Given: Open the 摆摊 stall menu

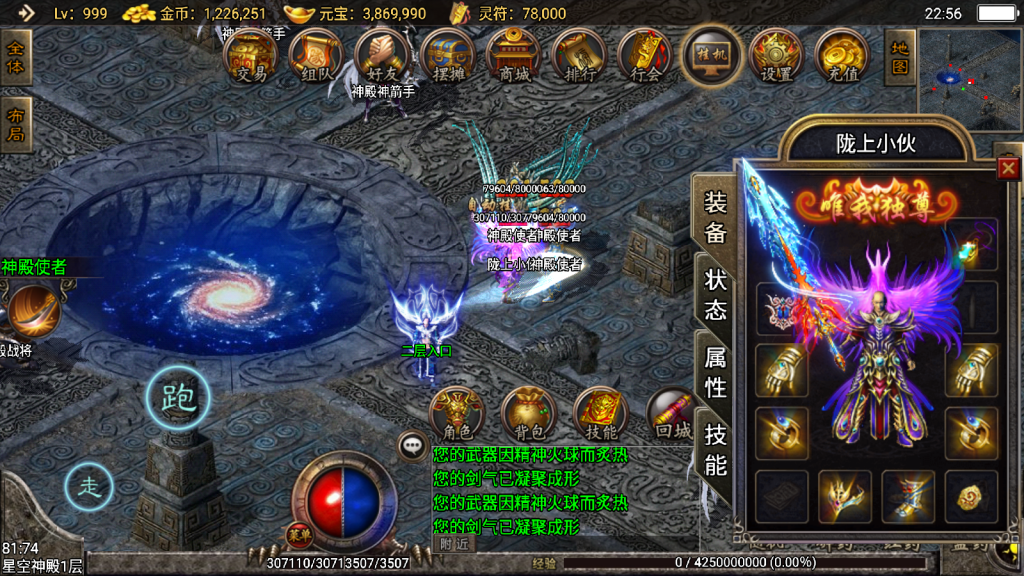Looking at the screenshot, I should tap(447, 56).
